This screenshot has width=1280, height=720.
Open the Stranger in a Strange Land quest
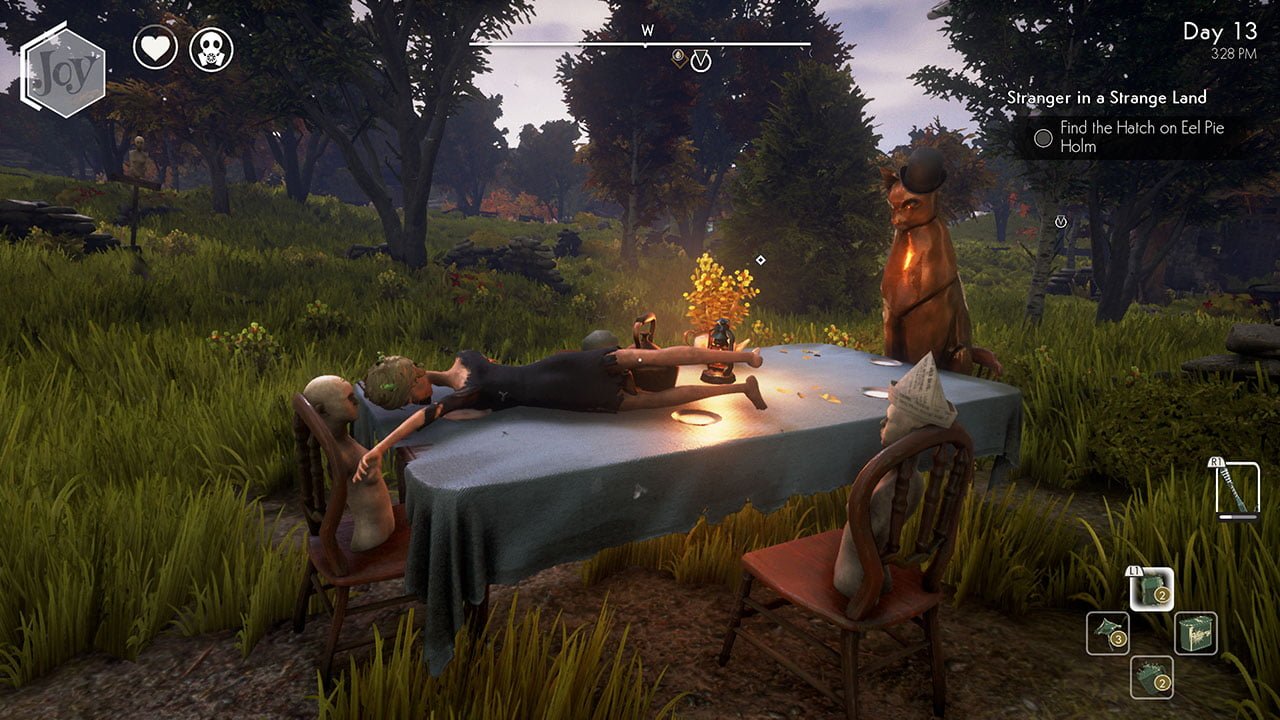[1106, 97]
